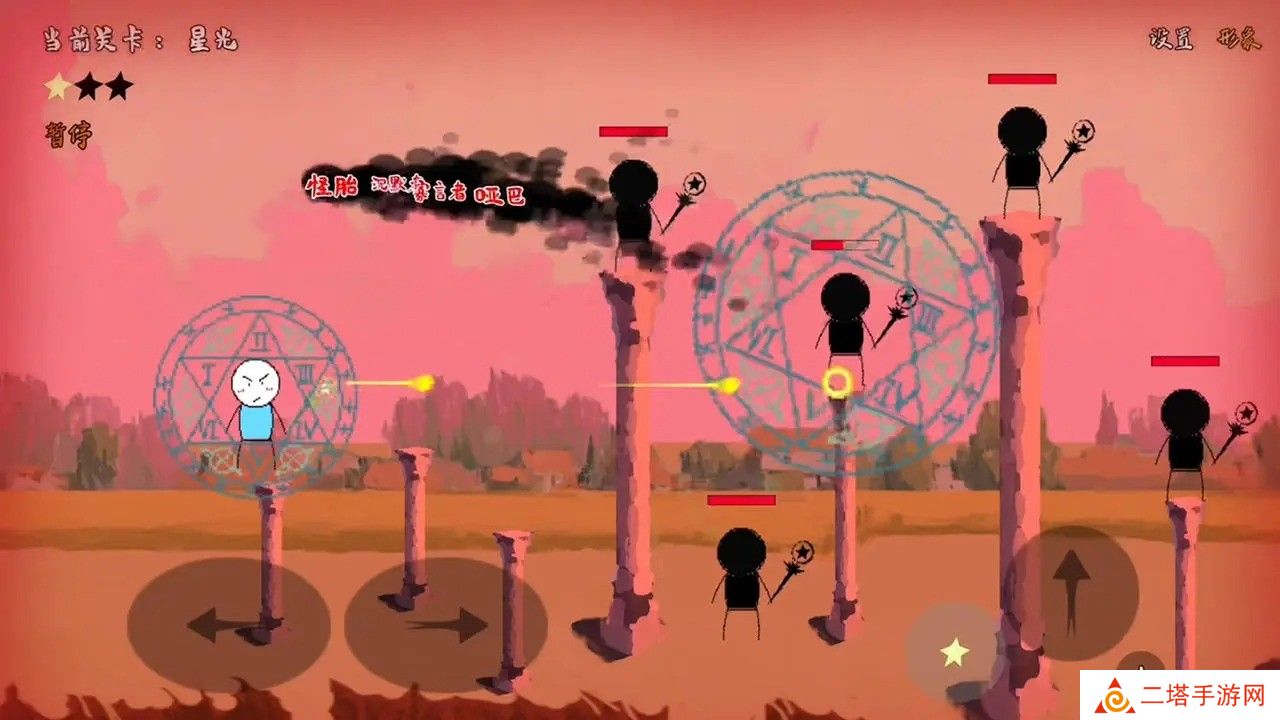Tap the right arrow move button
This screenshot has width=1280, height=720.
445,625
